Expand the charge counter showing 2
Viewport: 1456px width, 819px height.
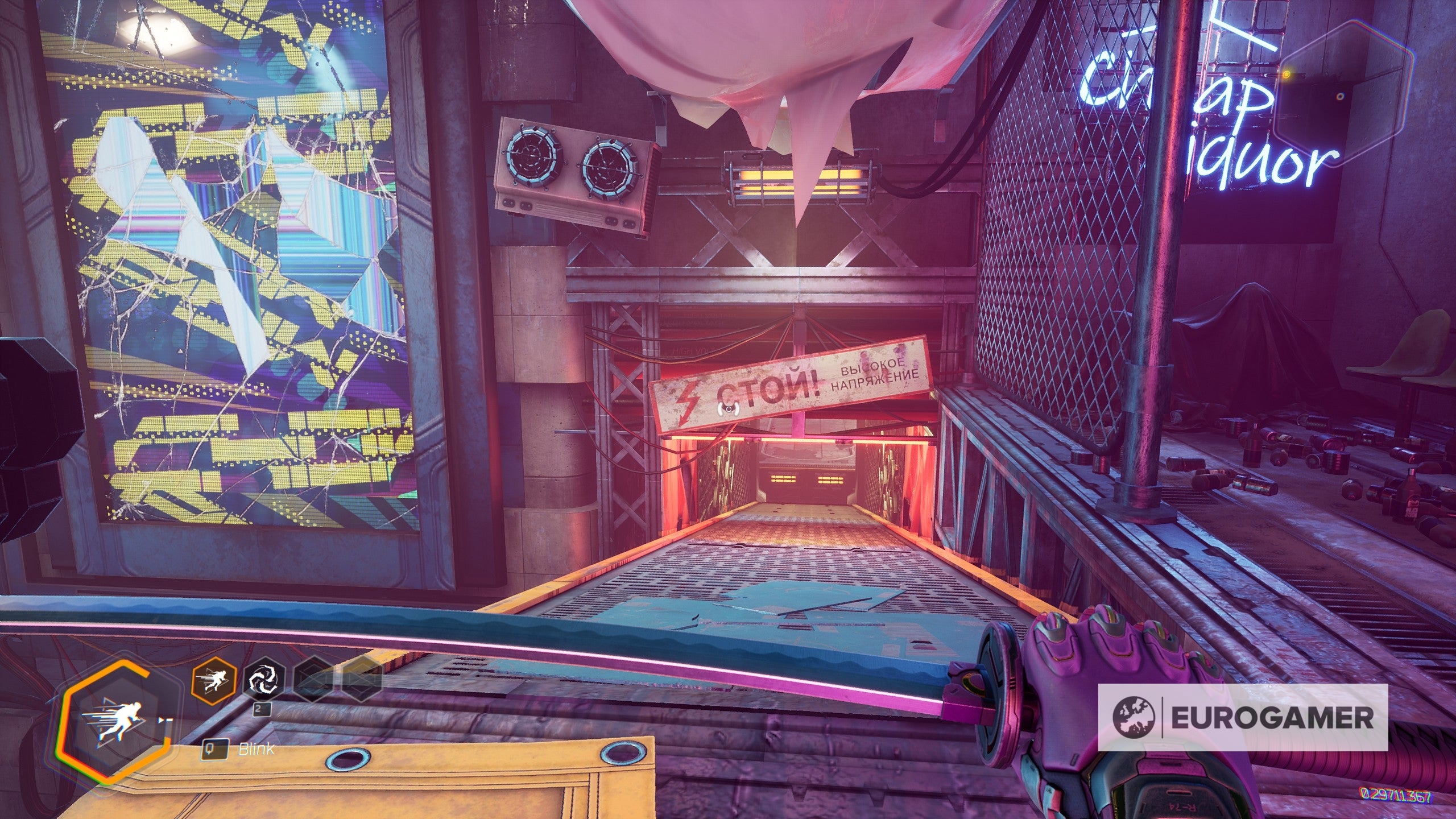point(261,710)
